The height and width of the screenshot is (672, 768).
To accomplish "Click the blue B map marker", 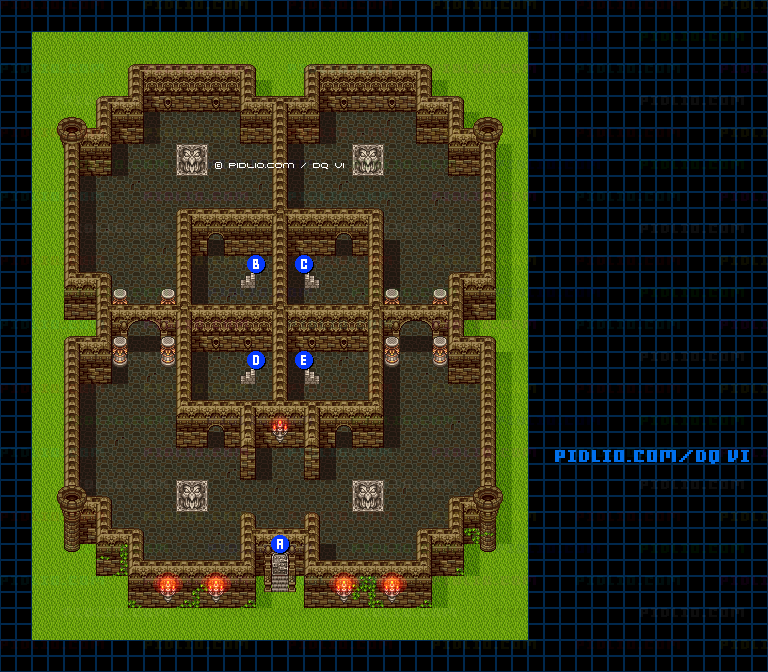I will tap(256, 265).
